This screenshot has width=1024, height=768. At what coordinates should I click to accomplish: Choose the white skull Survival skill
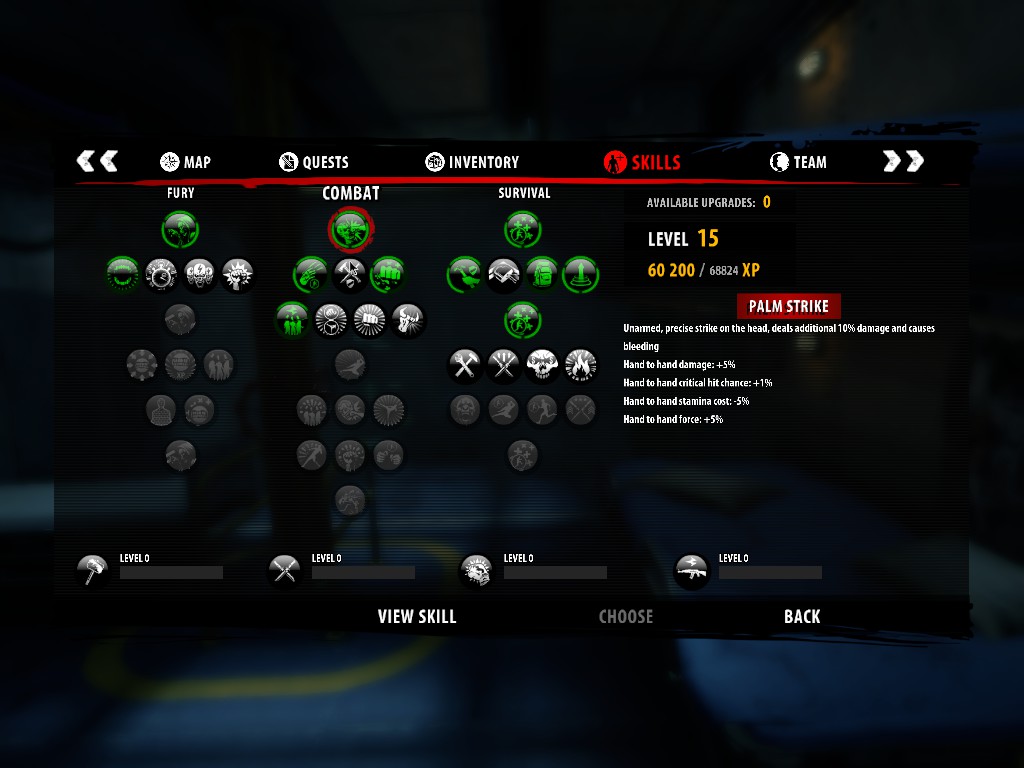pyautogui.click(x=541, y=366)
